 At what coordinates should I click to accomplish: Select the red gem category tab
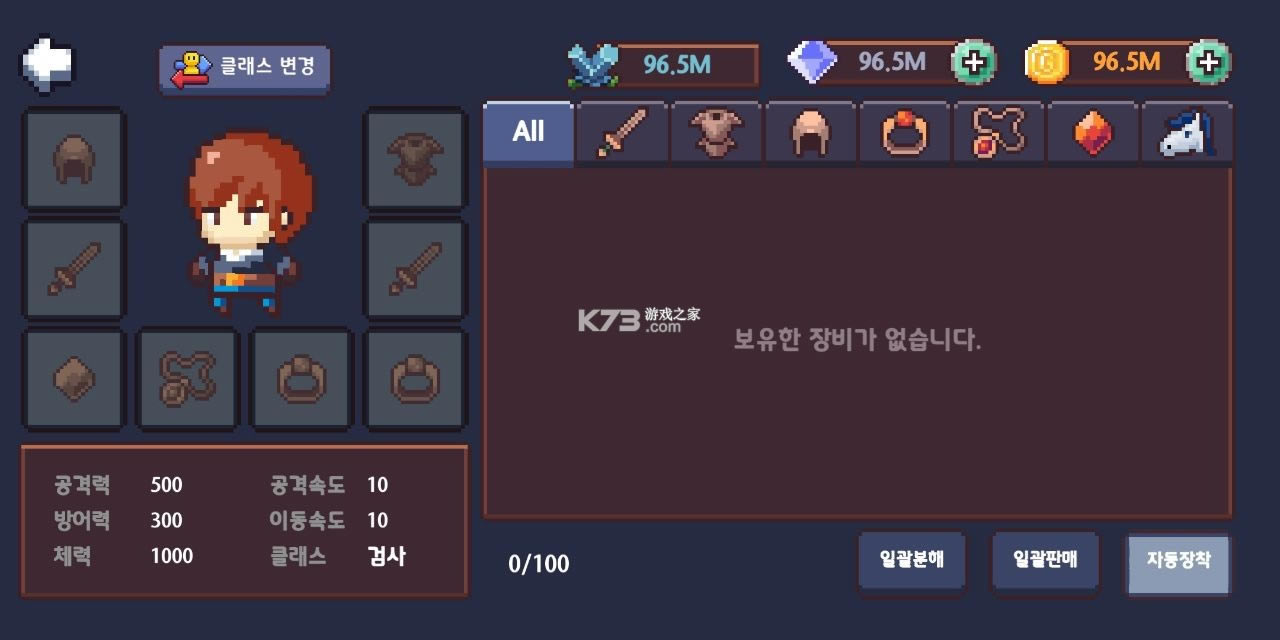pos(1093,132)
